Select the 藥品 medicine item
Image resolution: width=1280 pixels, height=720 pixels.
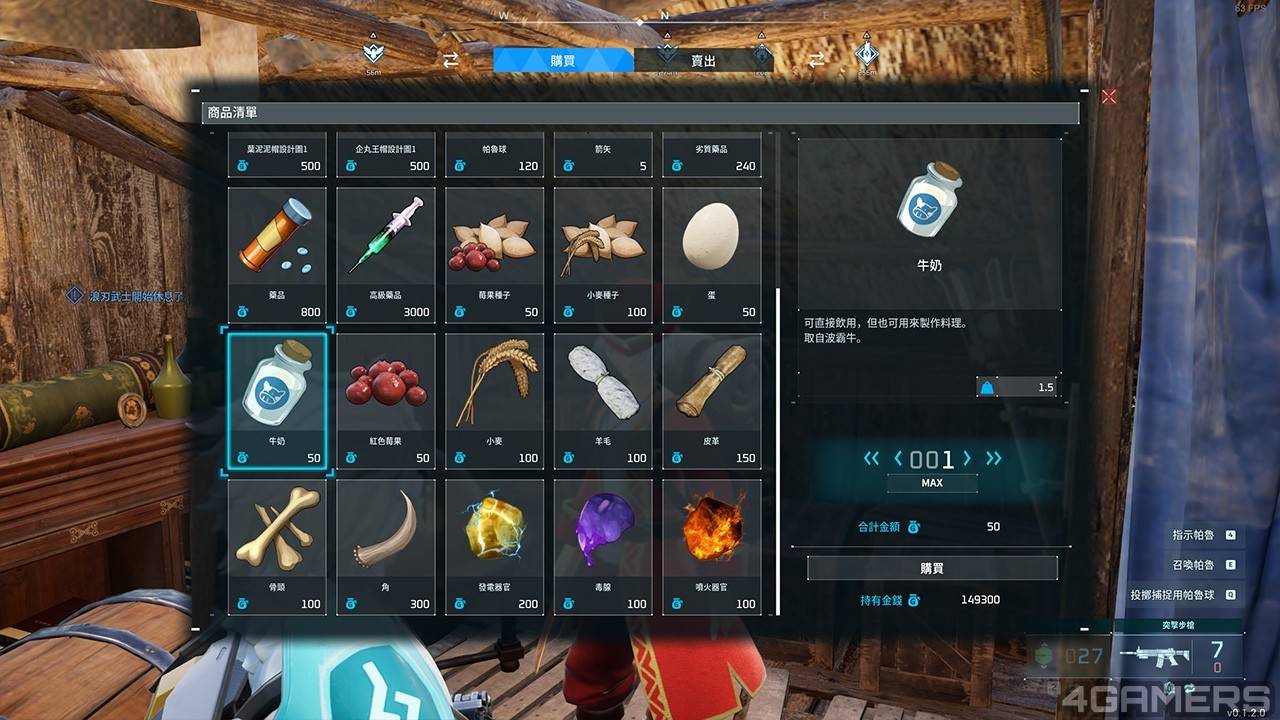(x=277, y=254)
